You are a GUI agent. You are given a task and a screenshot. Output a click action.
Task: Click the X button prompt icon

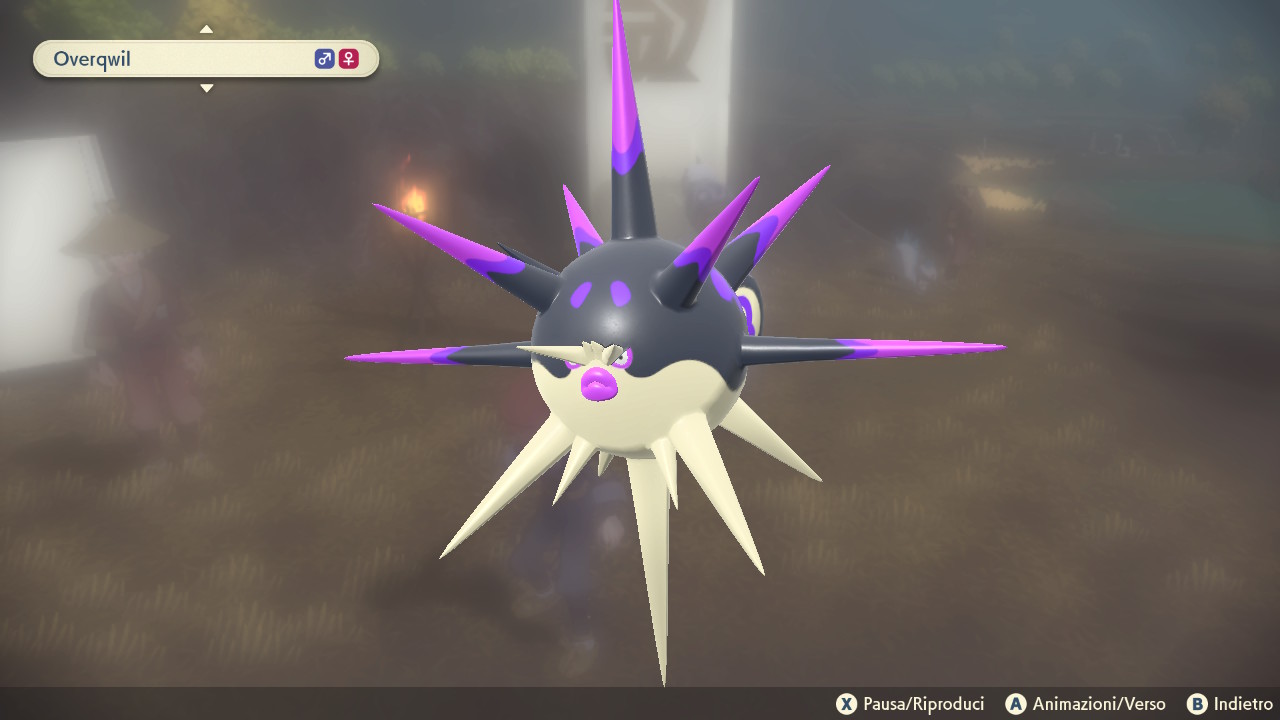[x=845, y=704]
